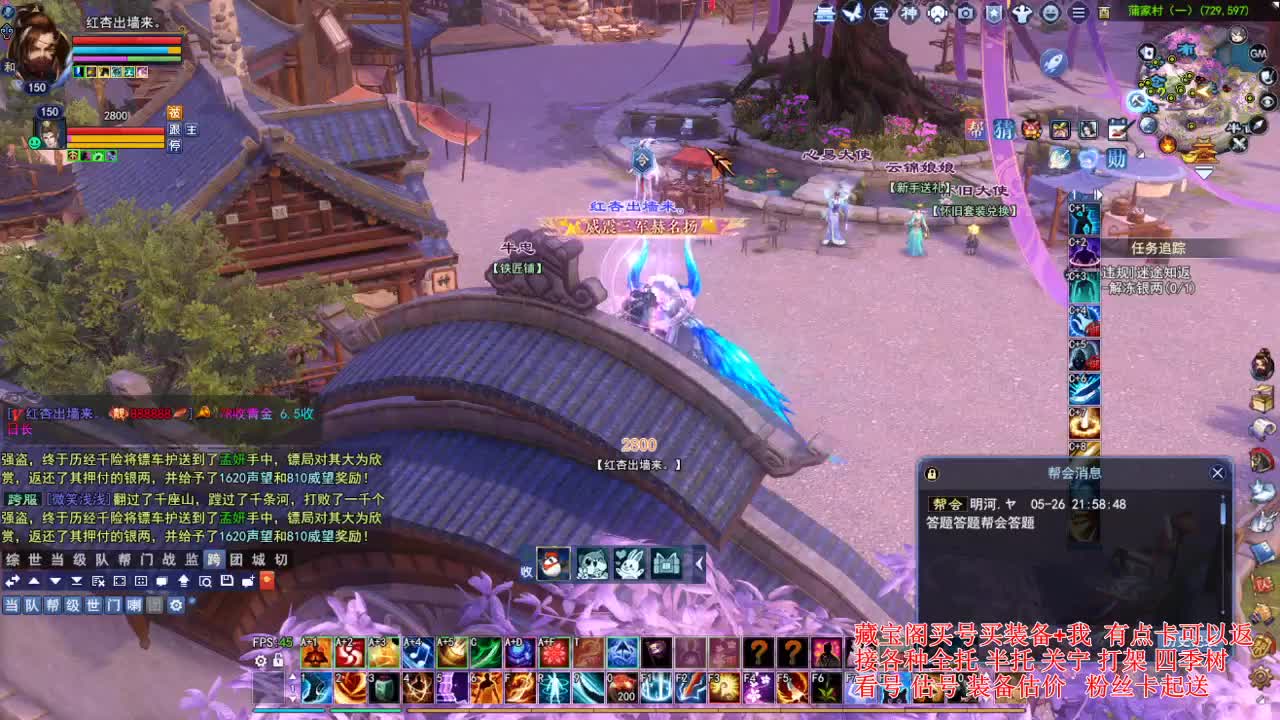Viewport: 1280px width, 720px height.
Task: Open the 勋 medal icon beside the minimap
Action: 1115,158
